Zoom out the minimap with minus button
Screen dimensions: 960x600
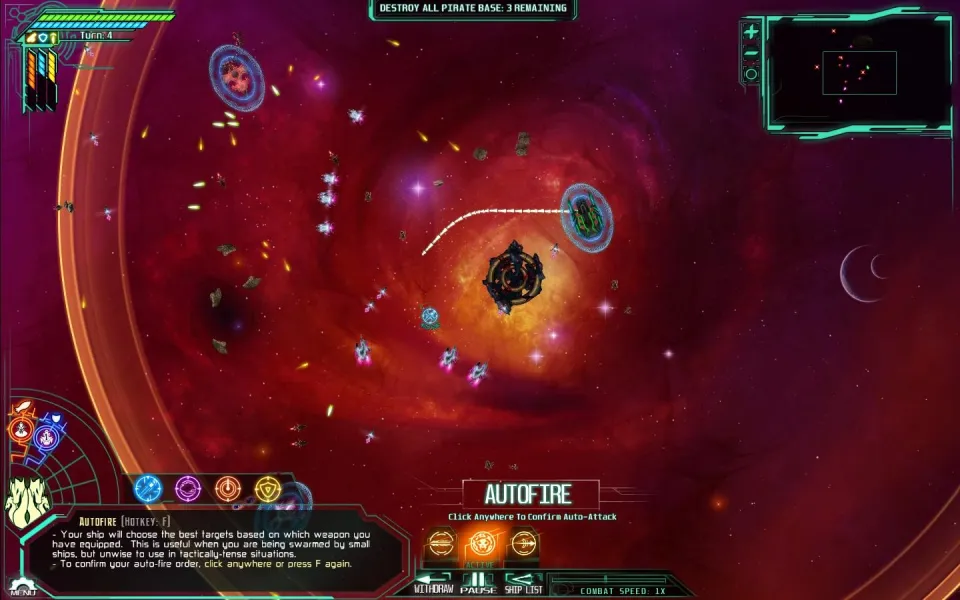point(751,54)
